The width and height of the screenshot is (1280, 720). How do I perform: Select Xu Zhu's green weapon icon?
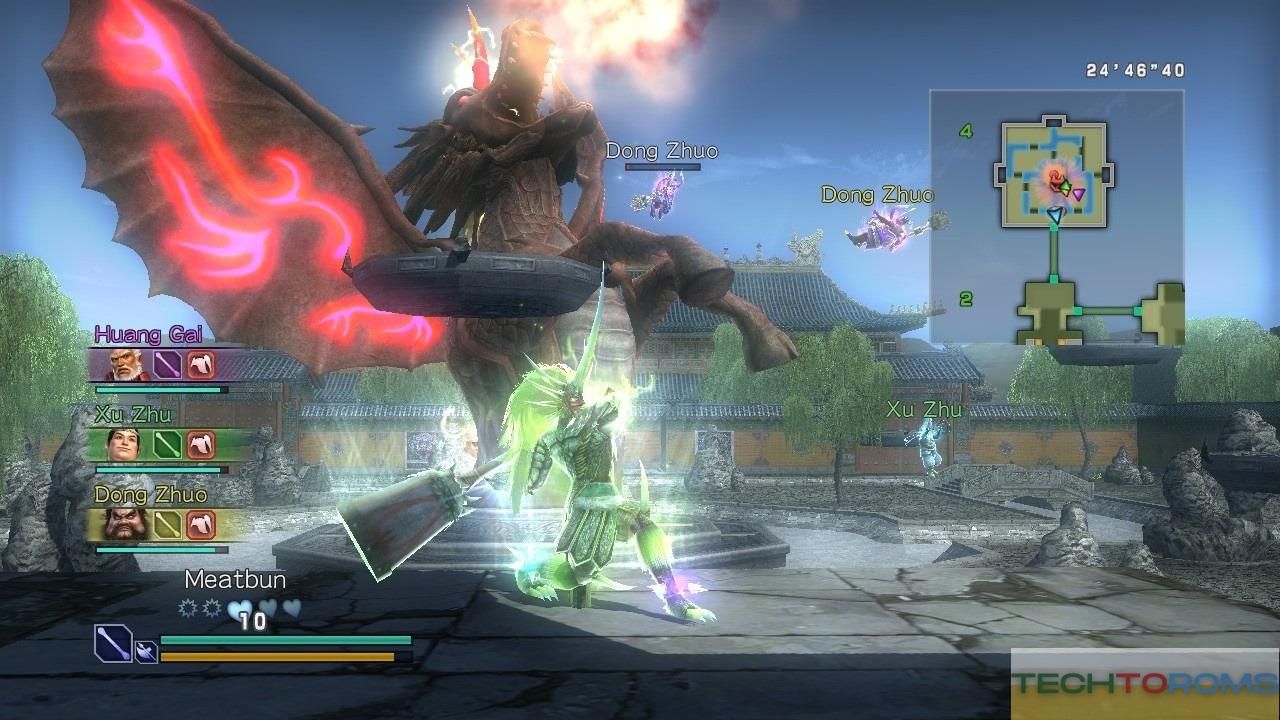166,444
